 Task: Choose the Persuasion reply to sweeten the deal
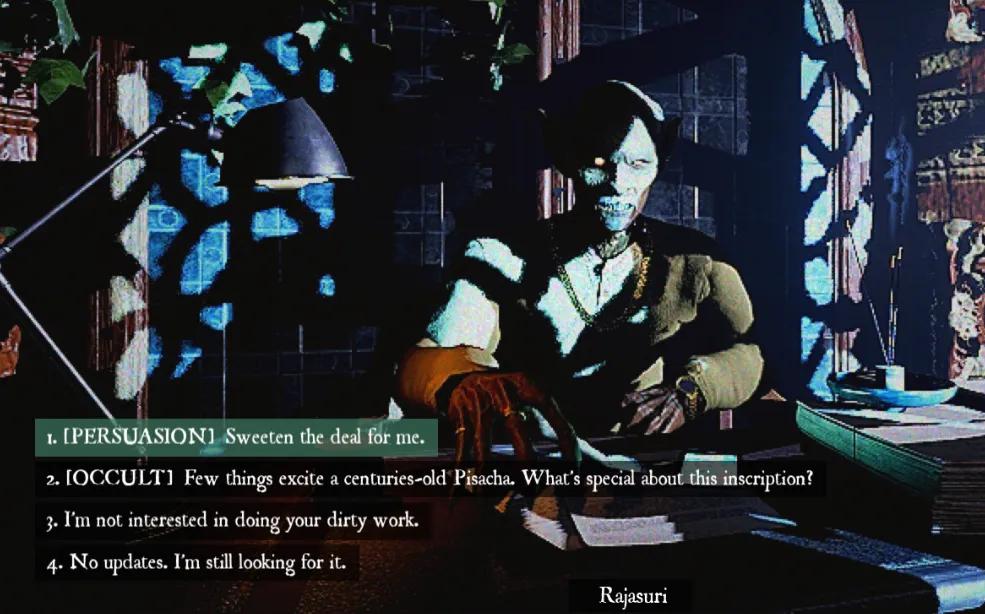(x=236, y=437)
